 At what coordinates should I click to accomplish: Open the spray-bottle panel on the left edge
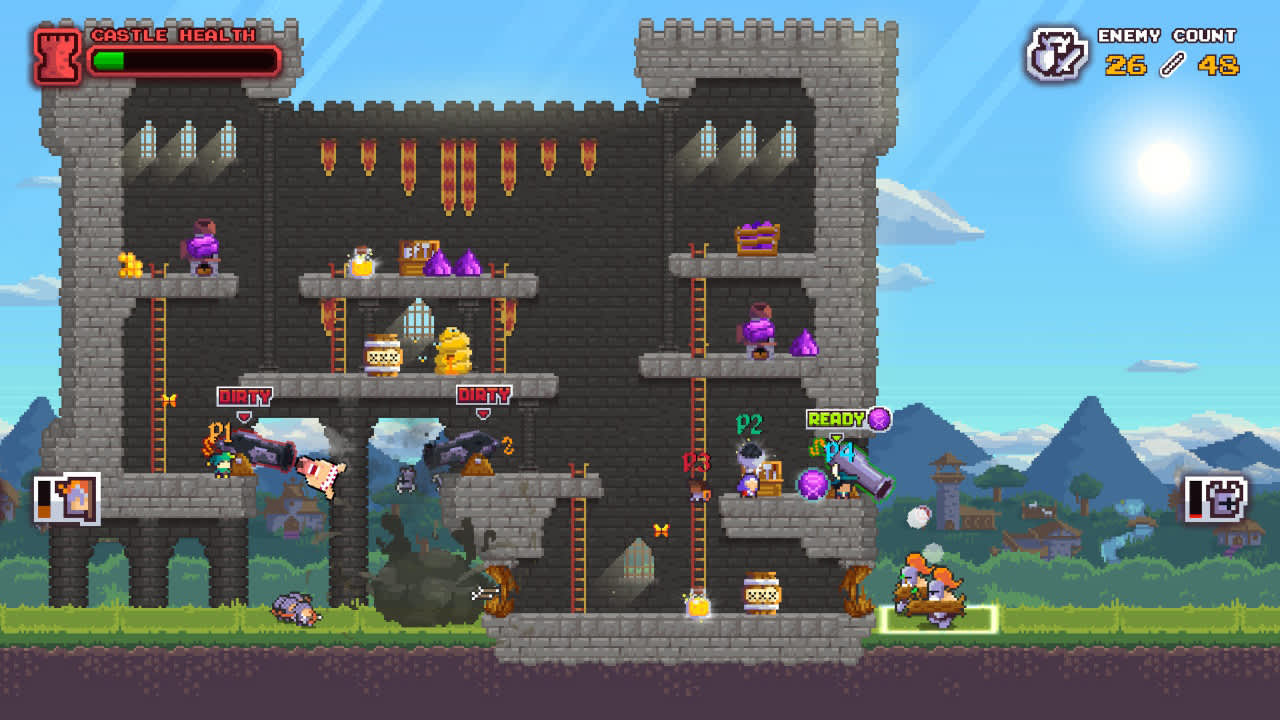pos(66,497)
